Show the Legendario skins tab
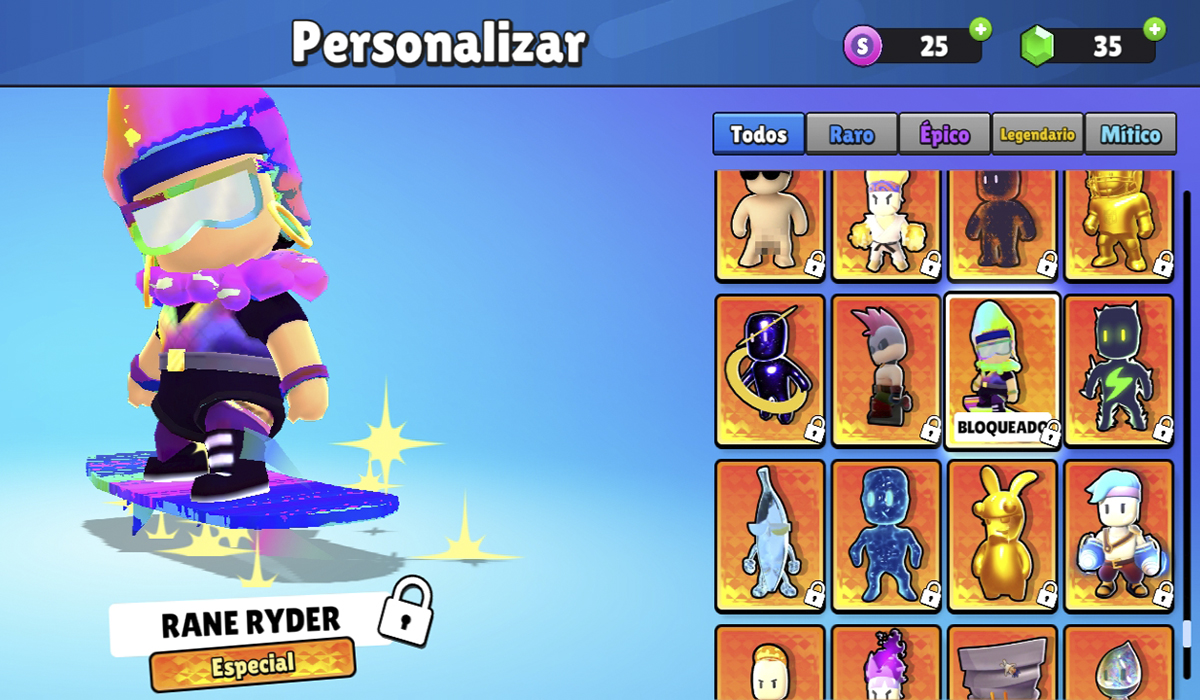 point(1037,134)
